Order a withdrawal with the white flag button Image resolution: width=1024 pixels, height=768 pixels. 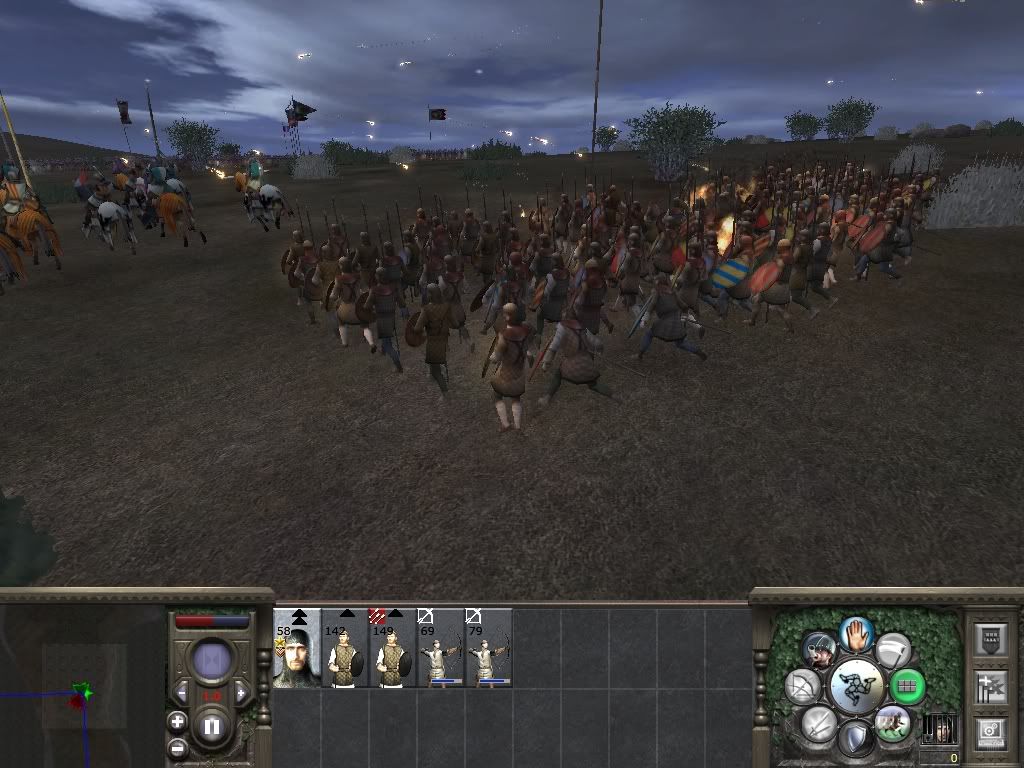893,649
